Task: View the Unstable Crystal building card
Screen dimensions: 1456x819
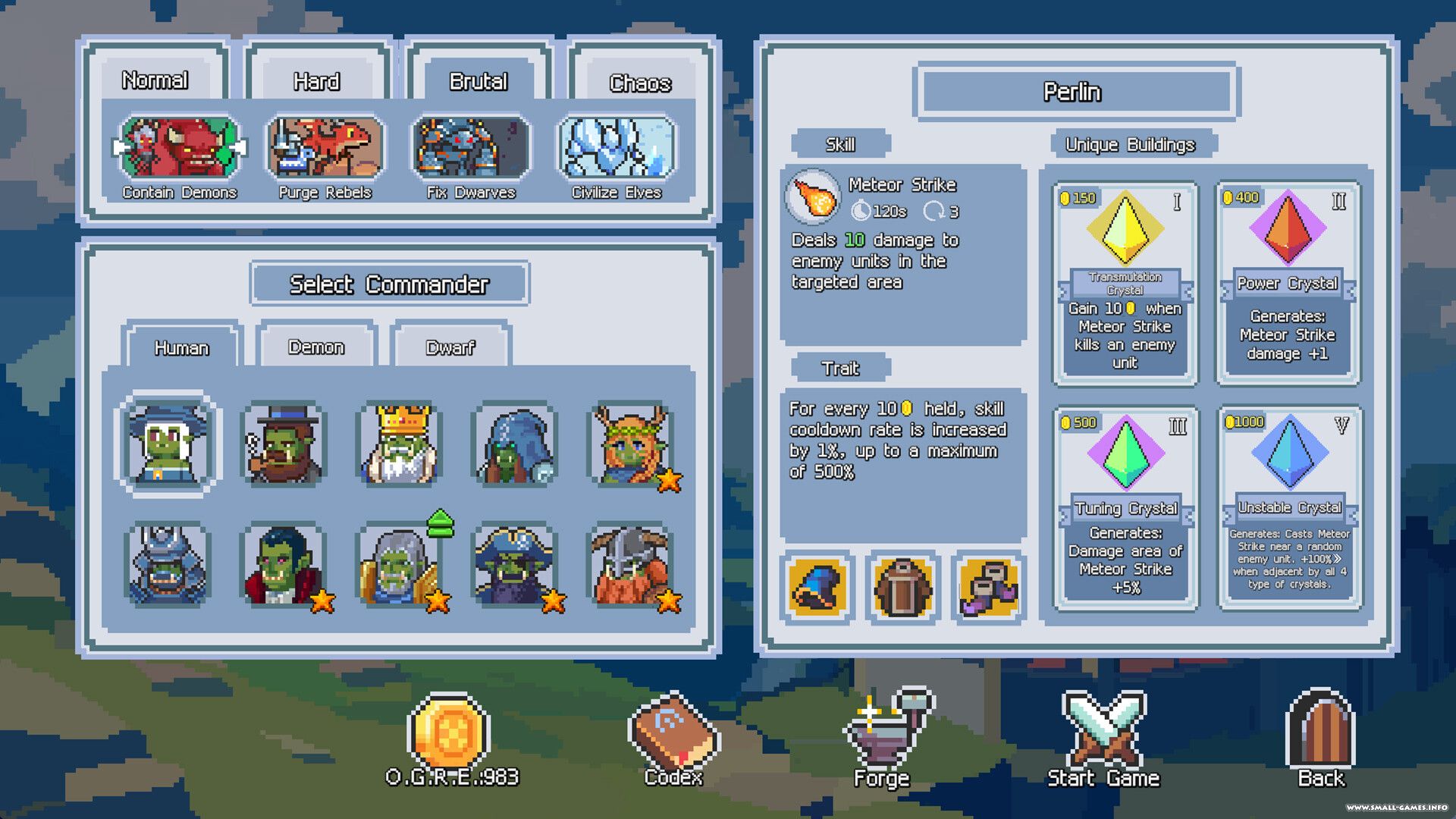Action: tap(1289, 507)
